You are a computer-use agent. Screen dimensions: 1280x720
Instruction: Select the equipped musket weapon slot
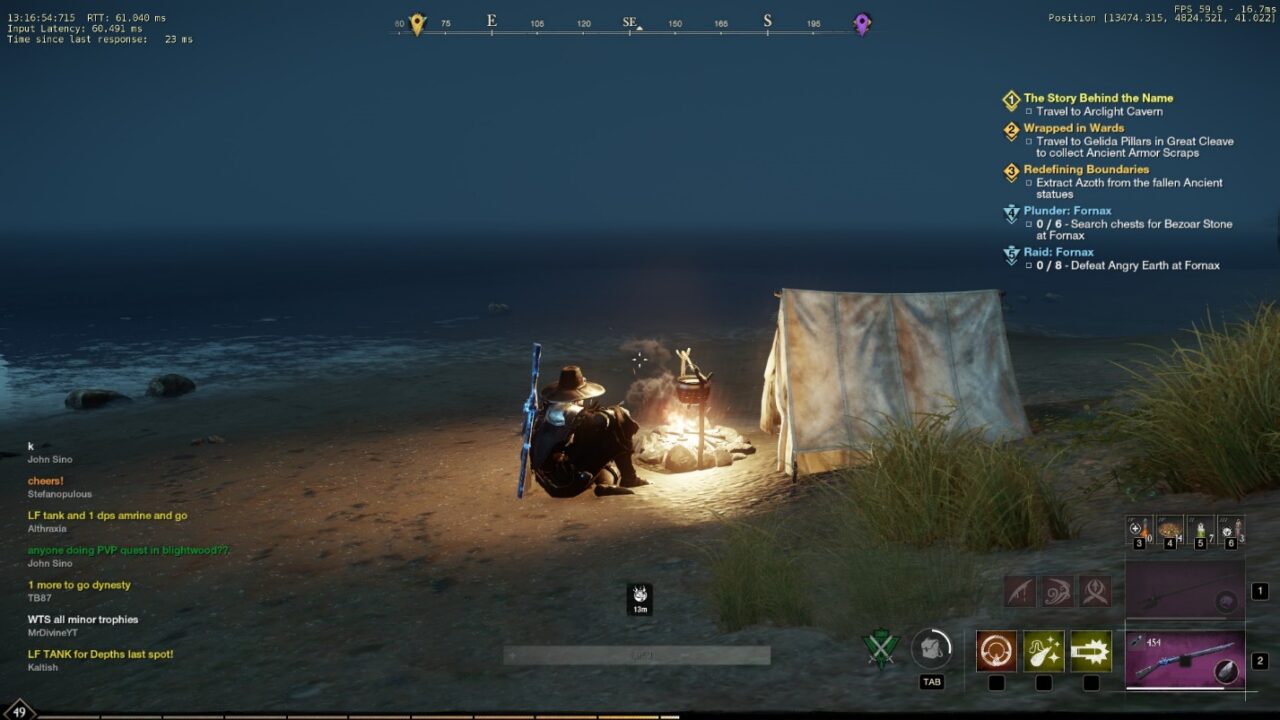[1185, 660]
